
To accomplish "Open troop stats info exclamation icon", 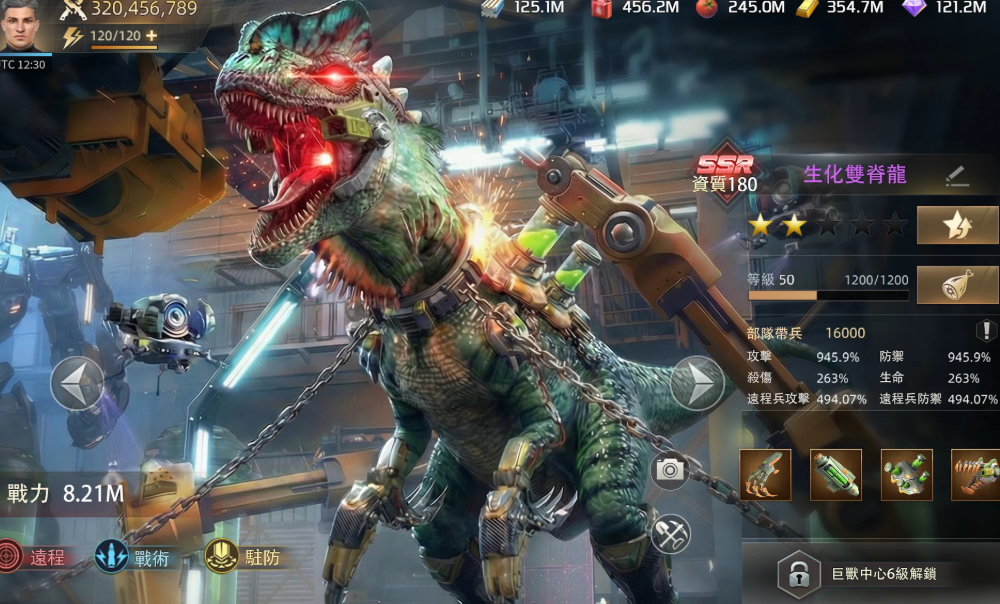I will point(984,331).
